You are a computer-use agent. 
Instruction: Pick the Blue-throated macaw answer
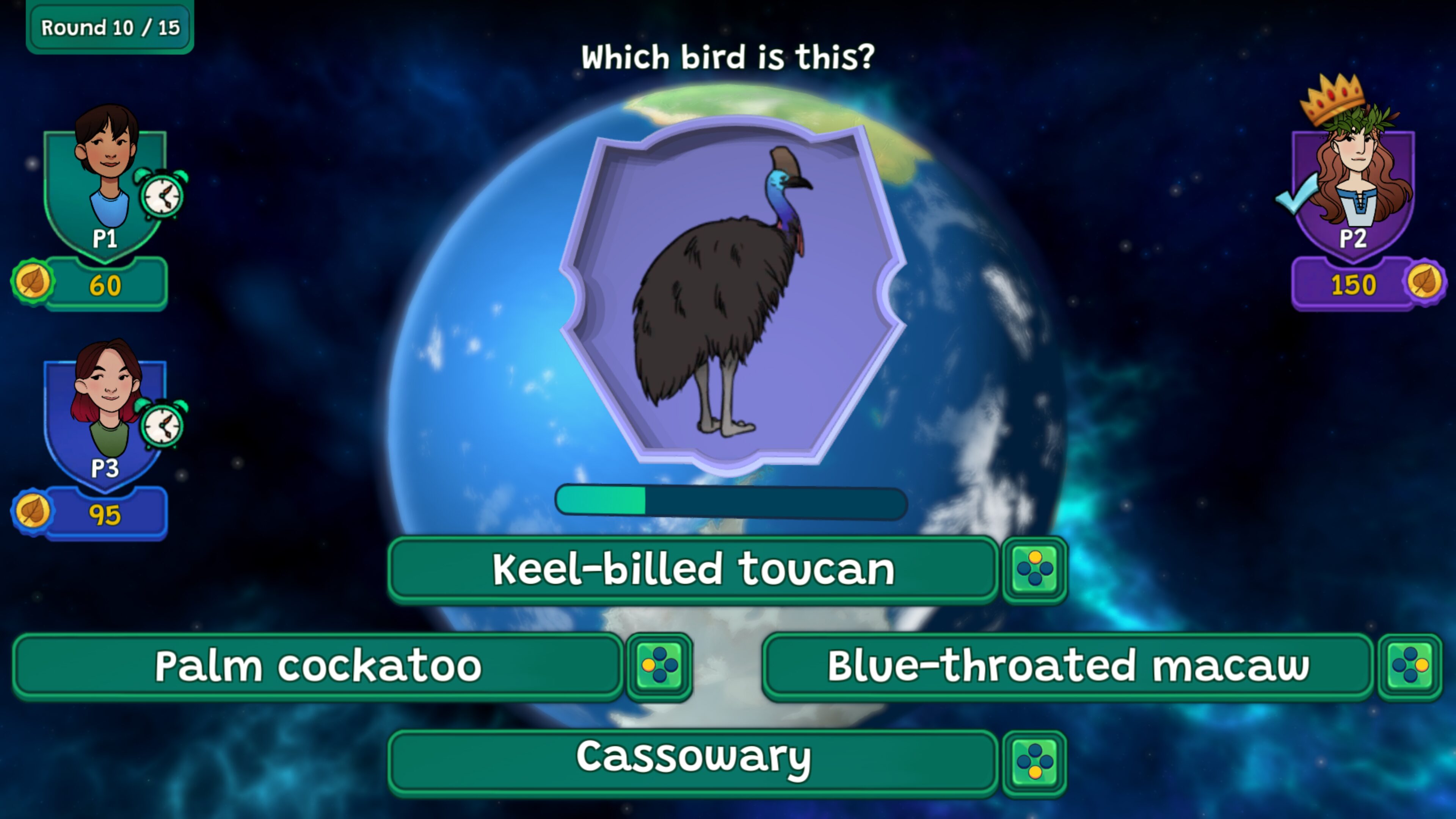pos(1067,667)
